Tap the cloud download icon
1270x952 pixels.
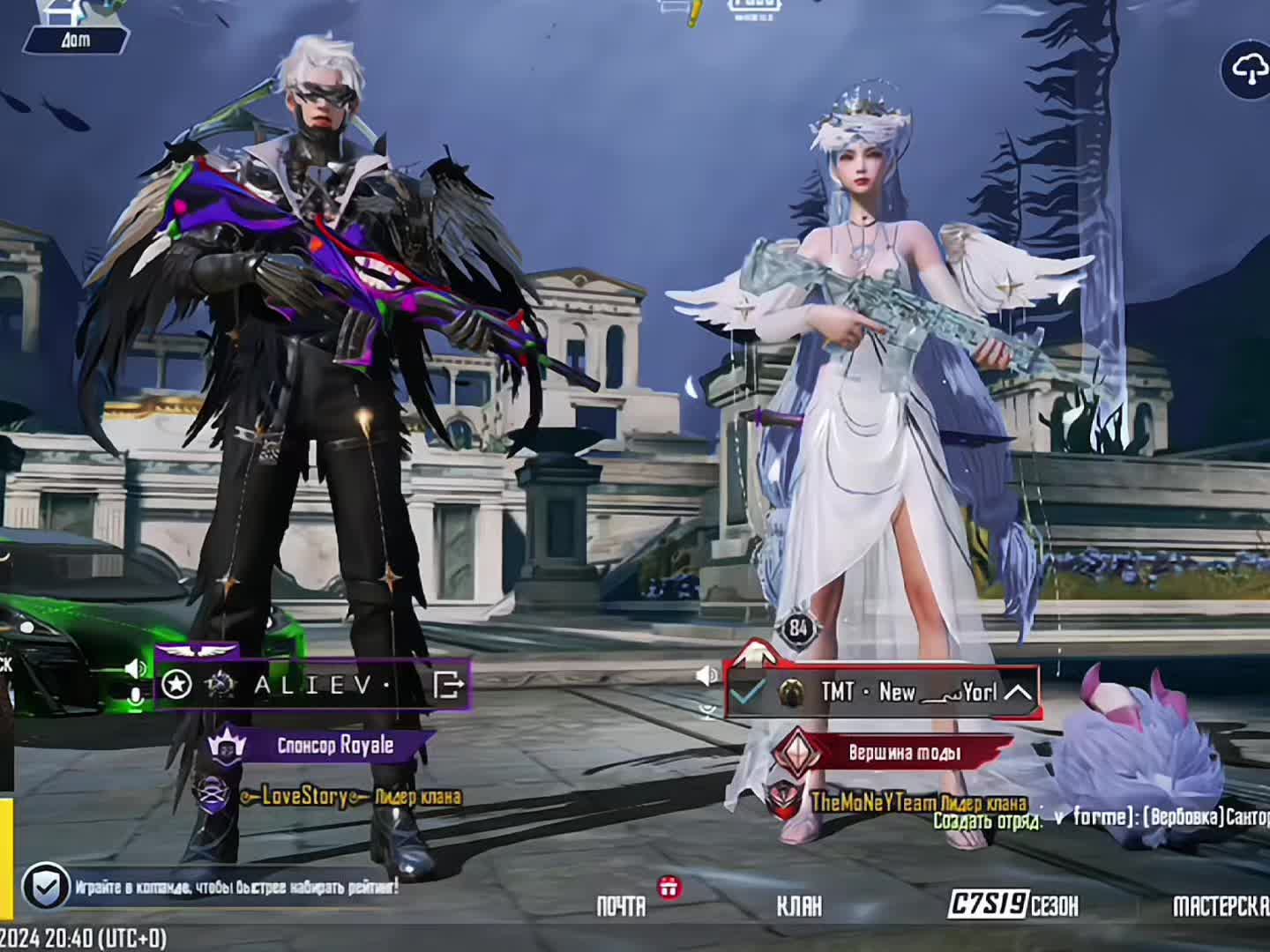[1247, 71]
